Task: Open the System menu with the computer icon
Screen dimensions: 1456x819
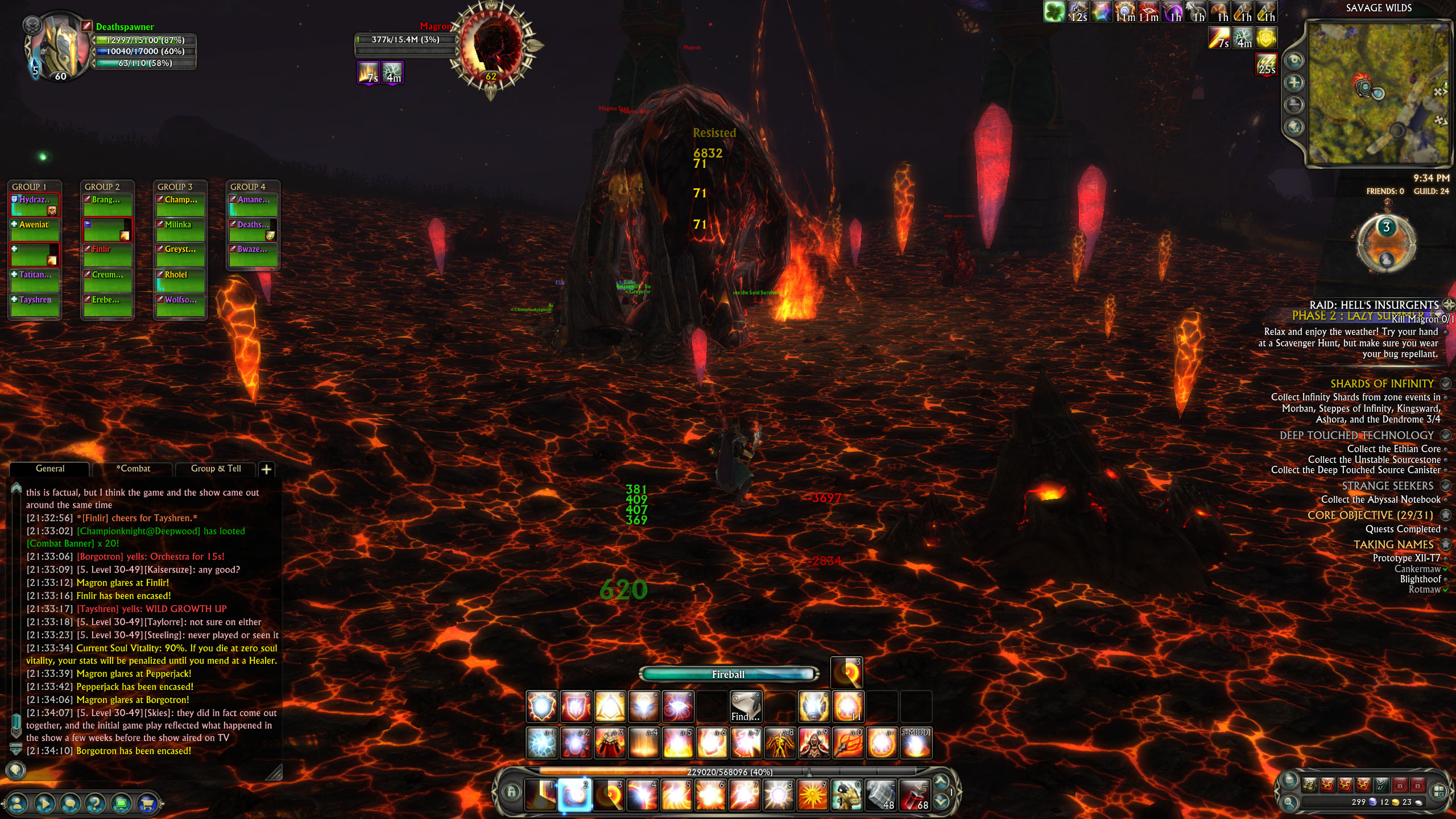Action: (121, 803)
